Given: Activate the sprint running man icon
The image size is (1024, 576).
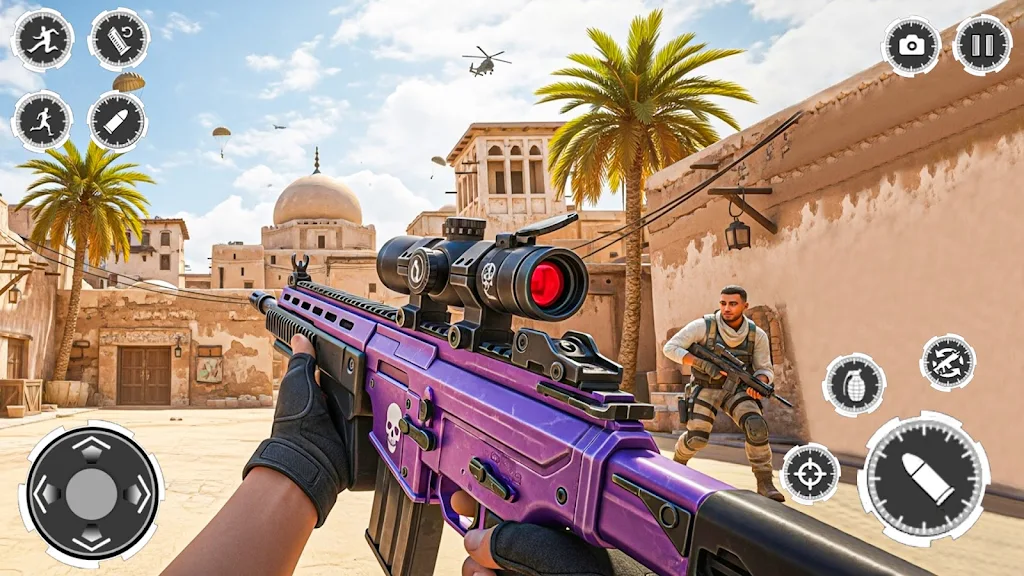Looking at the screenshot, I should tap(42, 121).
